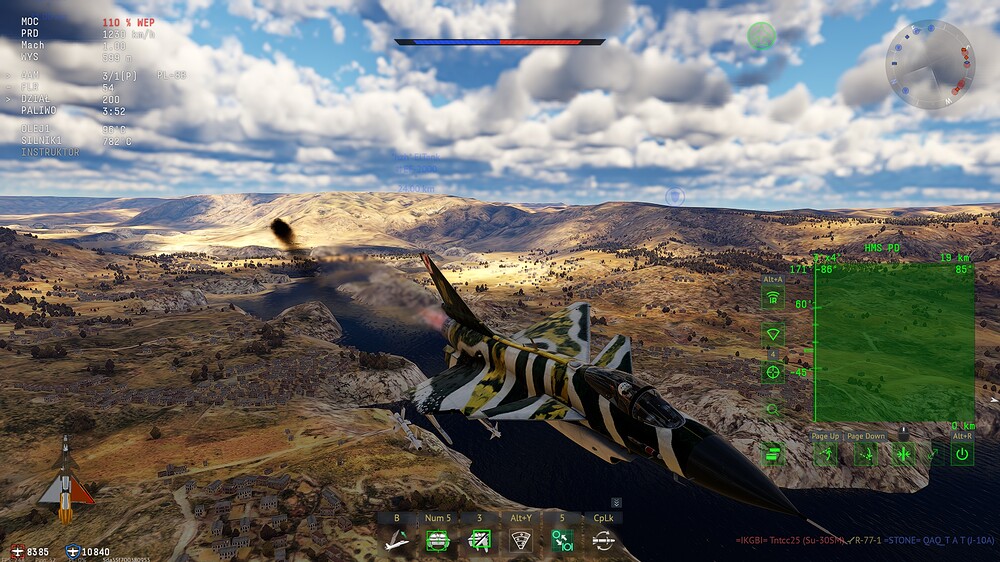Open the circular radar minimap

coord(930,64)
